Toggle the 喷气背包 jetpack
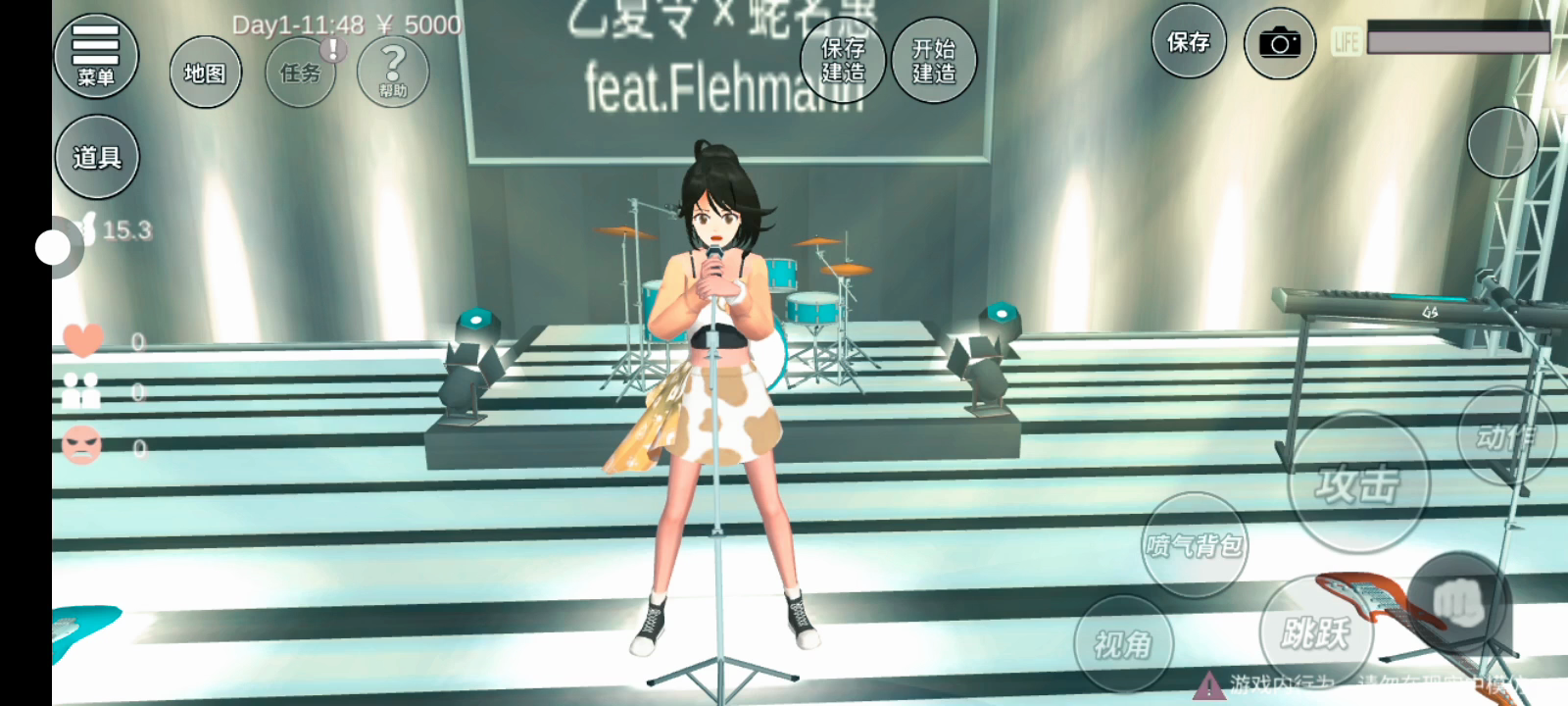1568x706 pixels. pyautogui.click(x=1194, y=544)
